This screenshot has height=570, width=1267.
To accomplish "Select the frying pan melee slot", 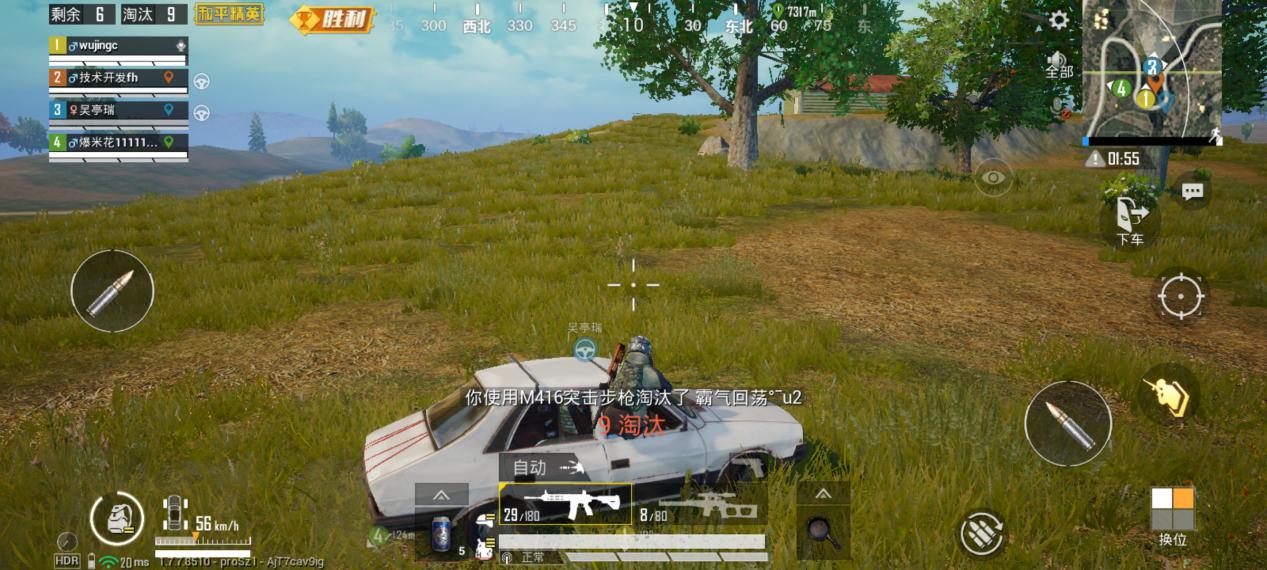I will coord(822,528).
